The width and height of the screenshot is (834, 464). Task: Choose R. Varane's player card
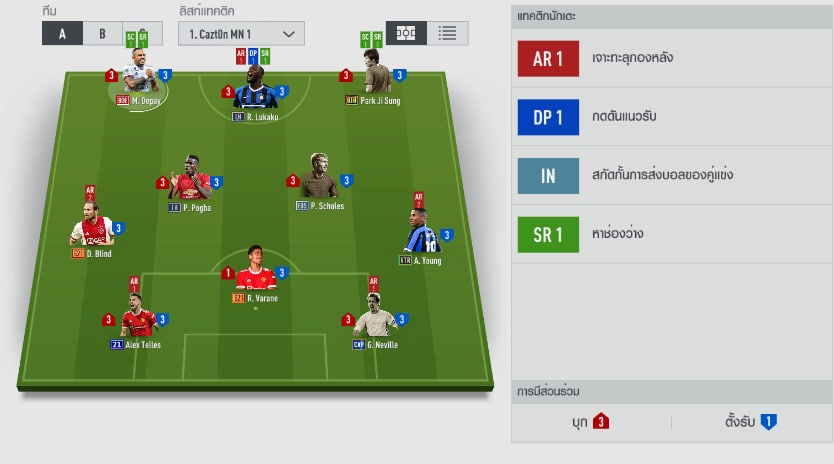pyautogui.click(x=254, y=275)
